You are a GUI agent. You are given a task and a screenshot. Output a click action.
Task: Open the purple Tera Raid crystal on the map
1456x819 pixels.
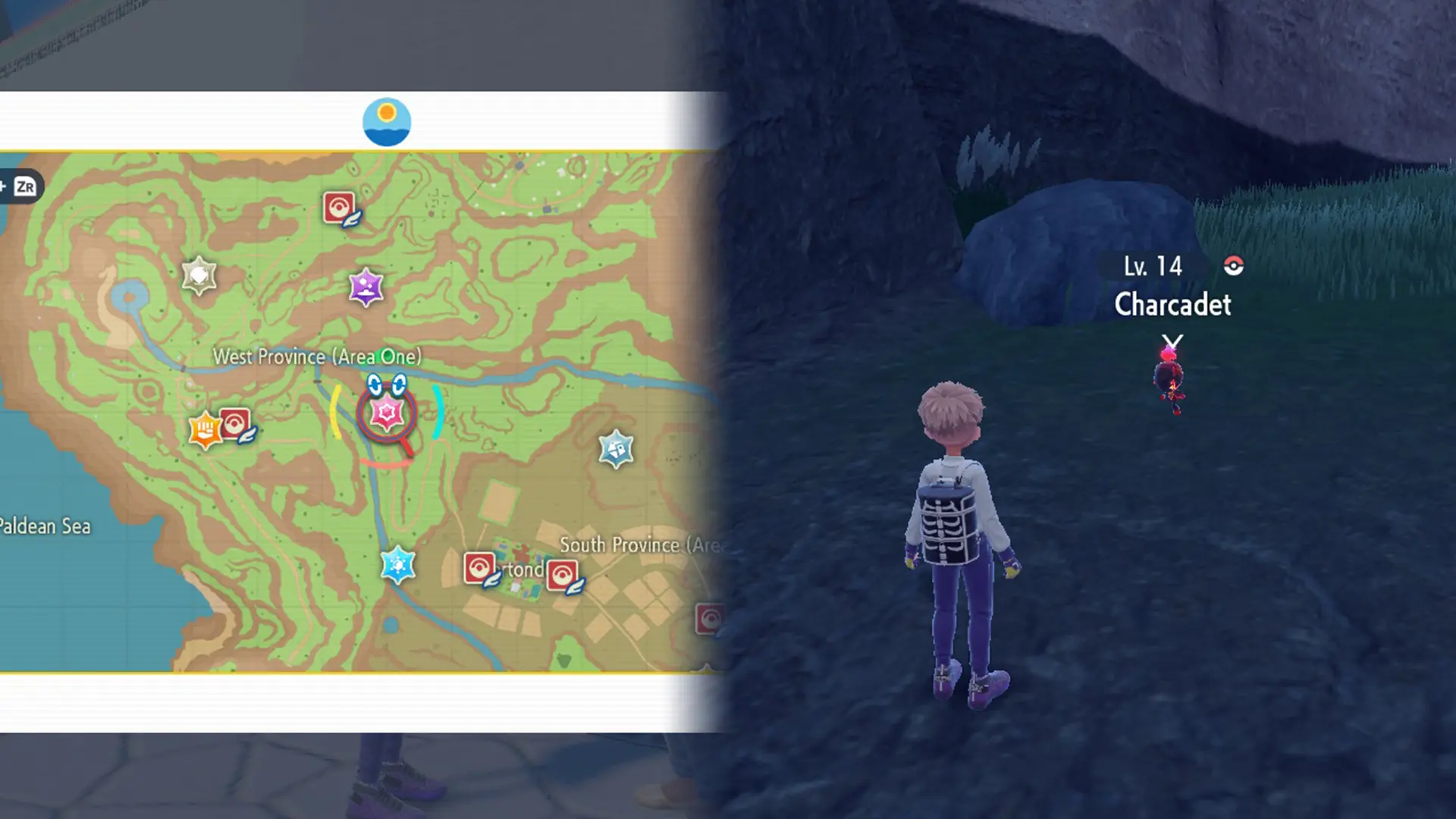coord(366,286)
